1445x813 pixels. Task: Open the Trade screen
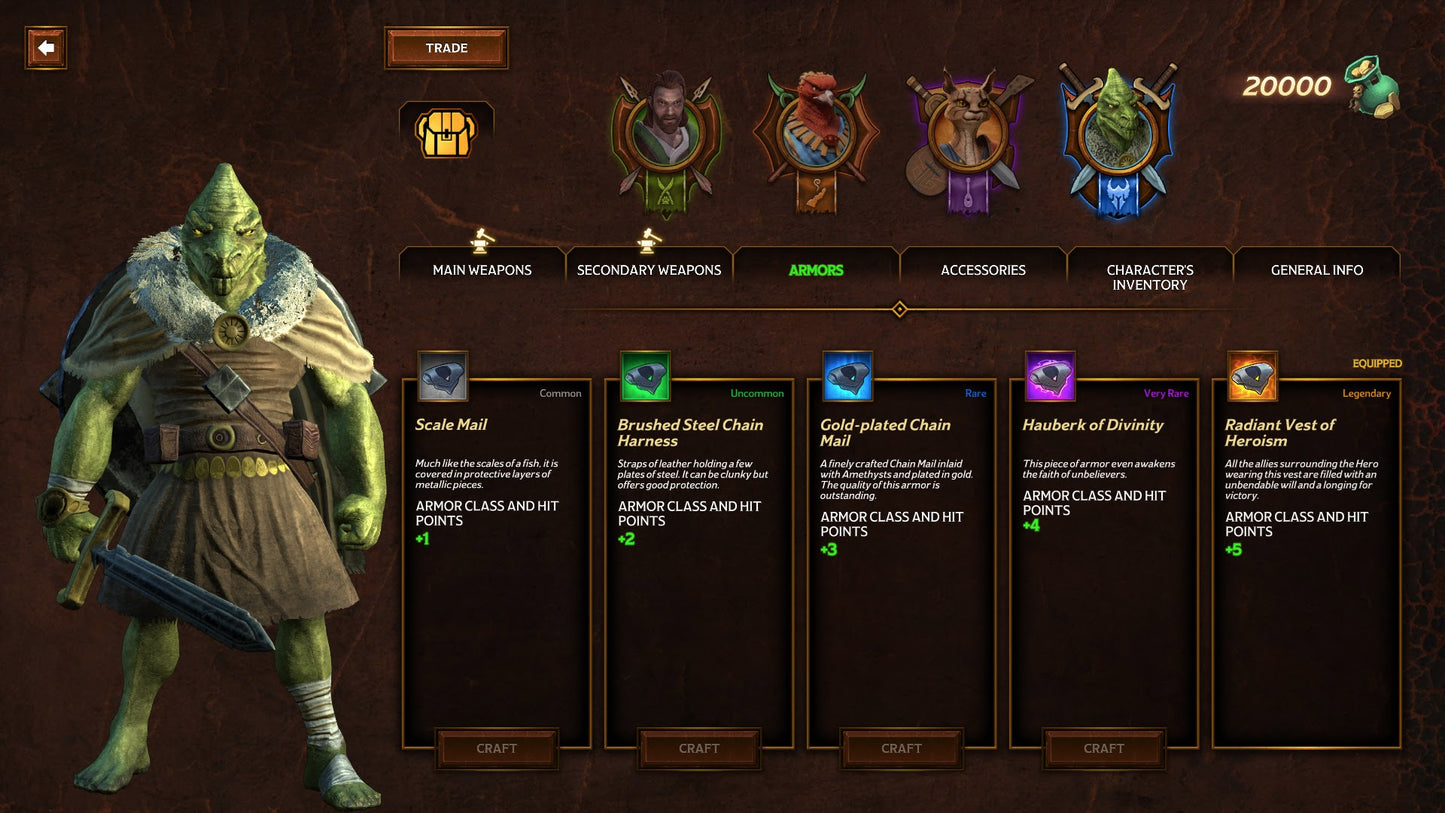point(446,48)
